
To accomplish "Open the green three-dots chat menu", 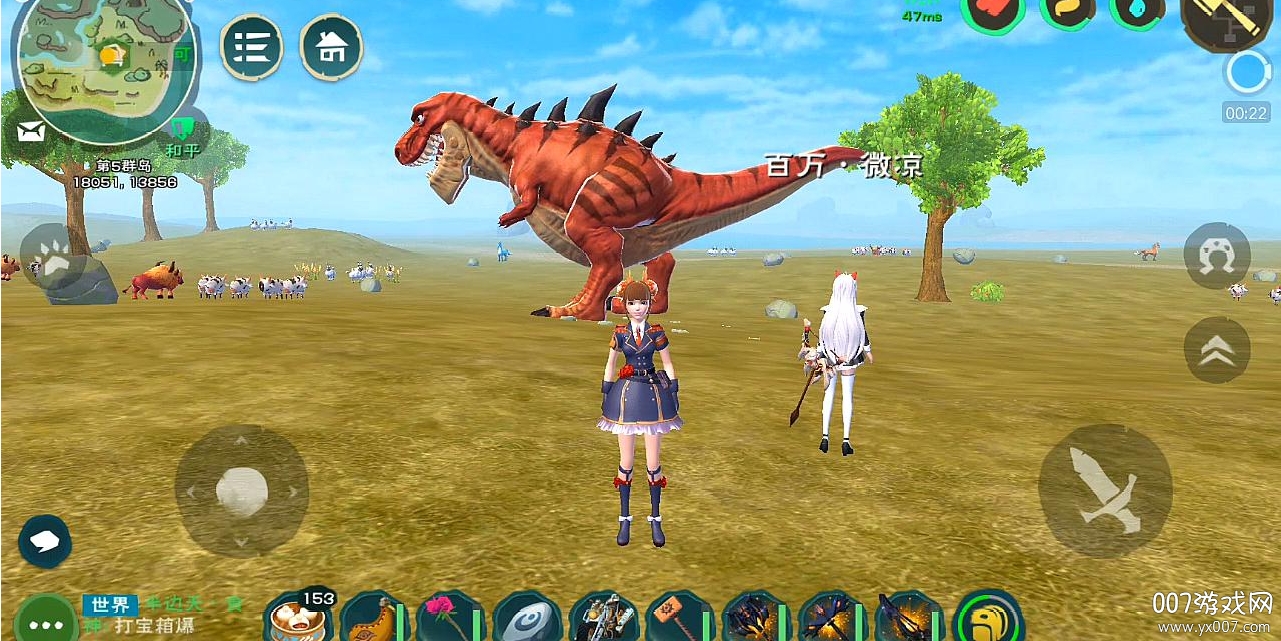I will pyautogui.click(x=45, y=622).
